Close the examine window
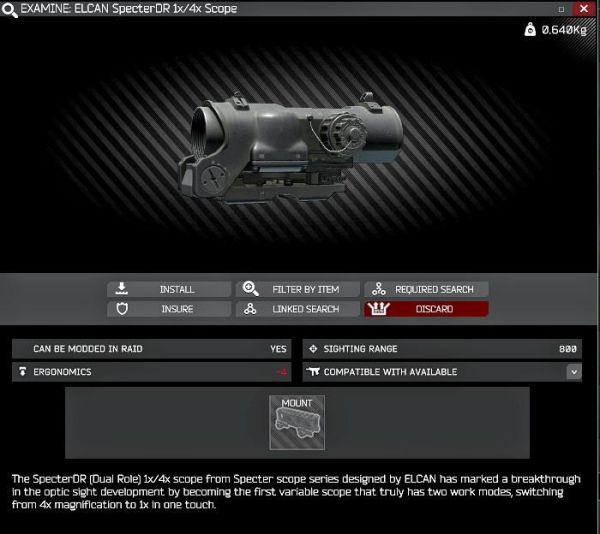 582,8
